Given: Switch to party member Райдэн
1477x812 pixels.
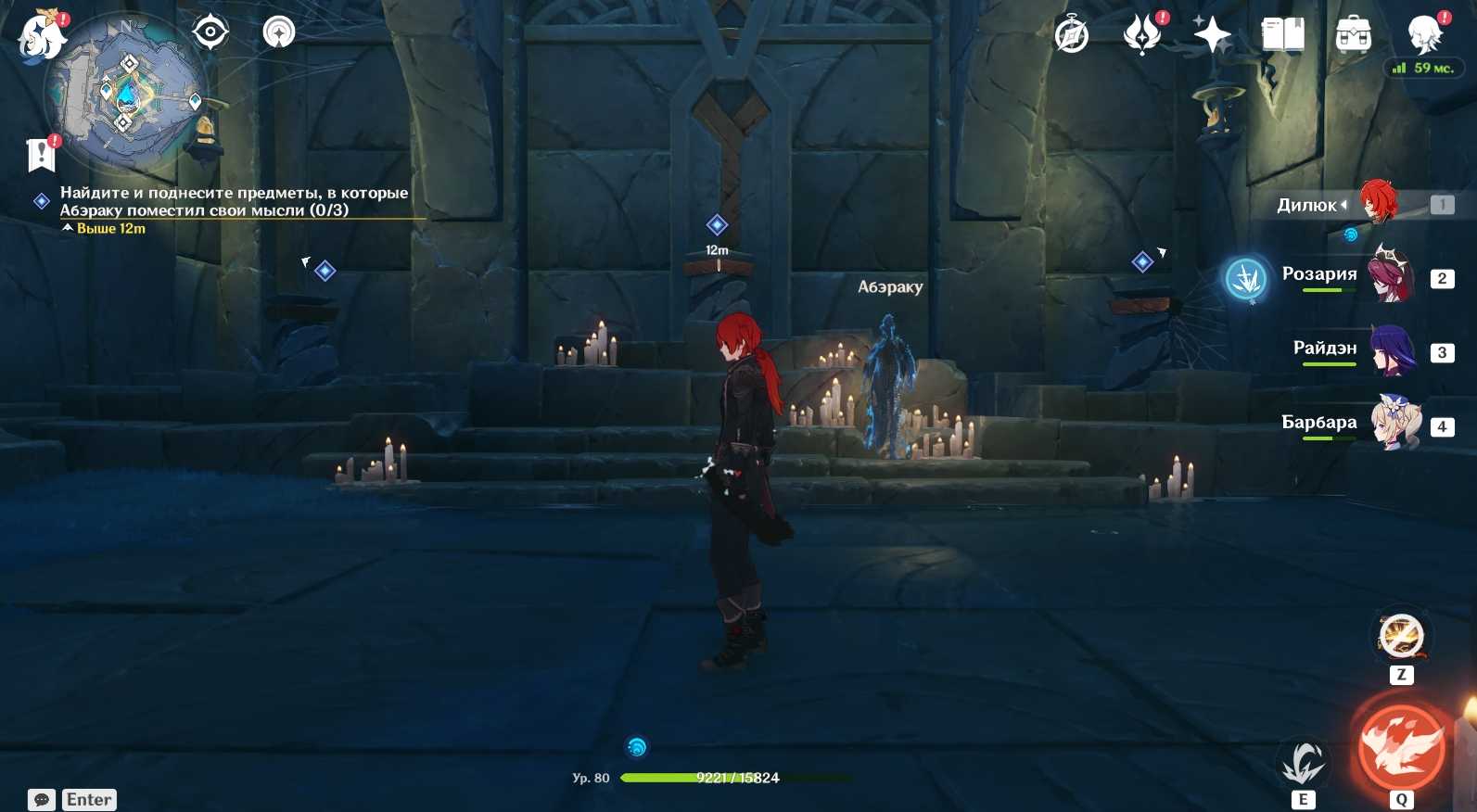Looking at the screenshot, I should [x=1391, y=350].
